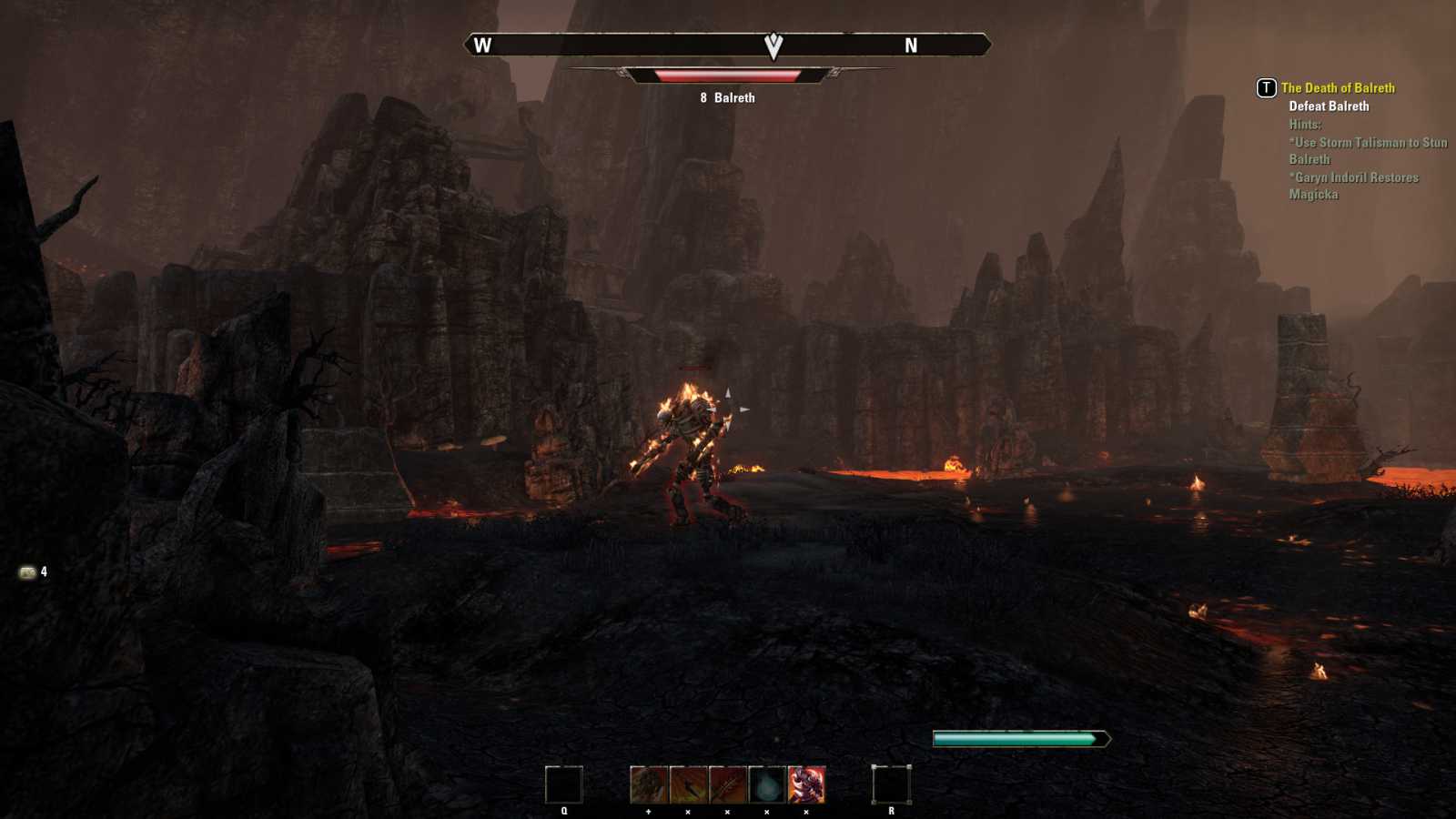Click the arrow volley ability icon

(x=727, y=784)
